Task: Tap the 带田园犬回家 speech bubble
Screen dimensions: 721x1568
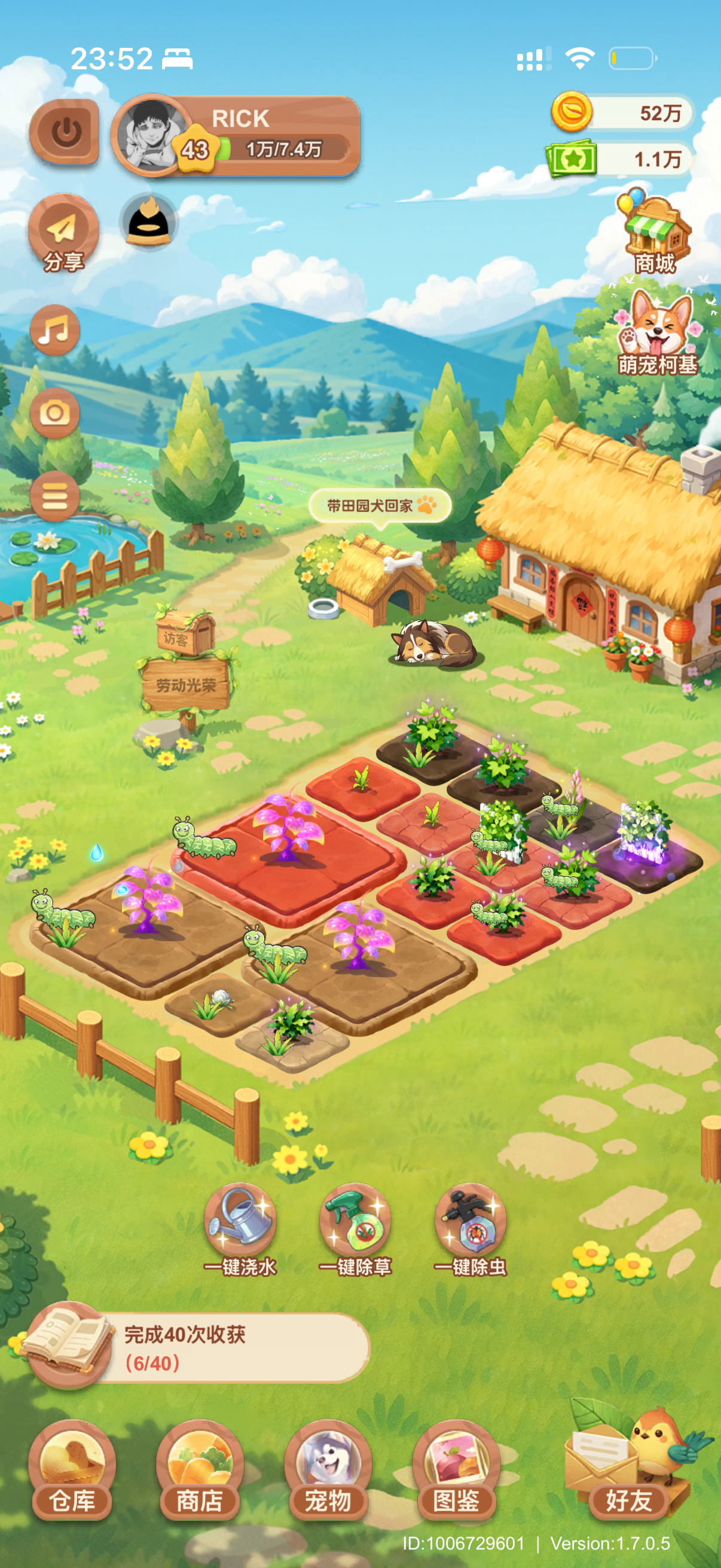Action: (380, 506)
